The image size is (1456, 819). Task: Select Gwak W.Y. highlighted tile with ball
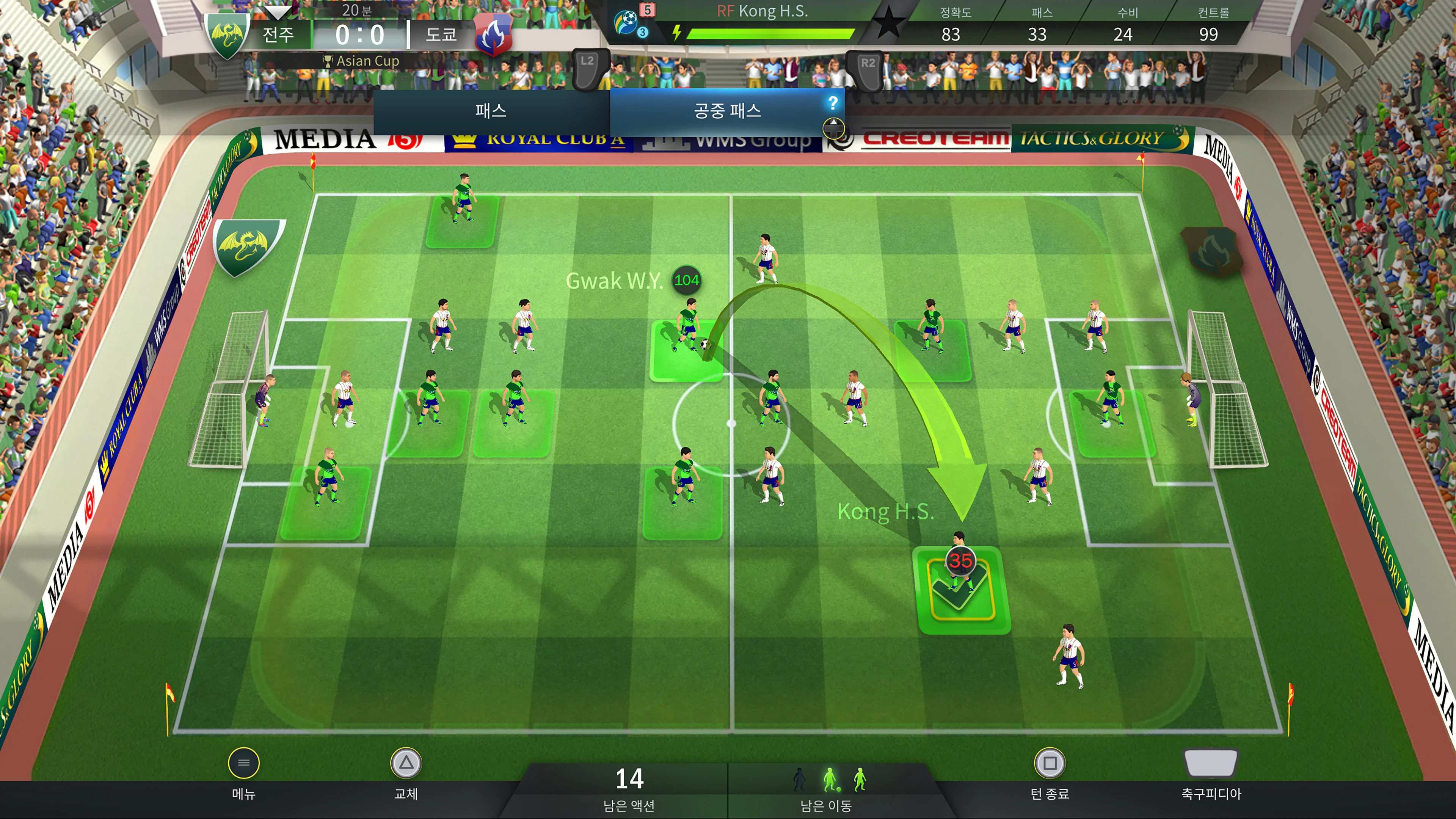point(686,350)
